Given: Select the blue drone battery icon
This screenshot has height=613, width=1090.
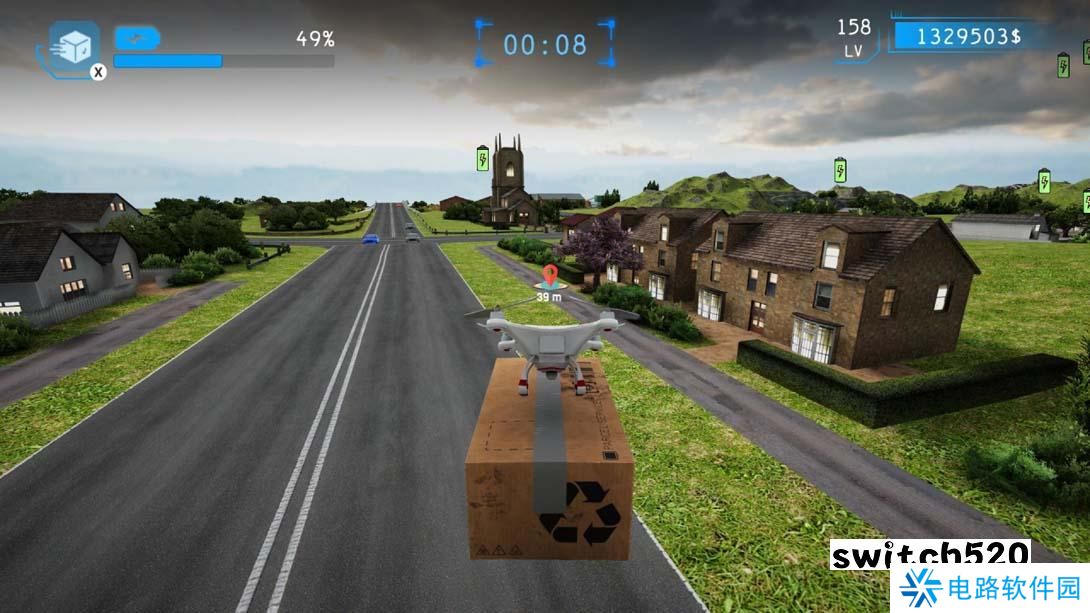Looking at the screenshot, I should (x=137, y=38).
